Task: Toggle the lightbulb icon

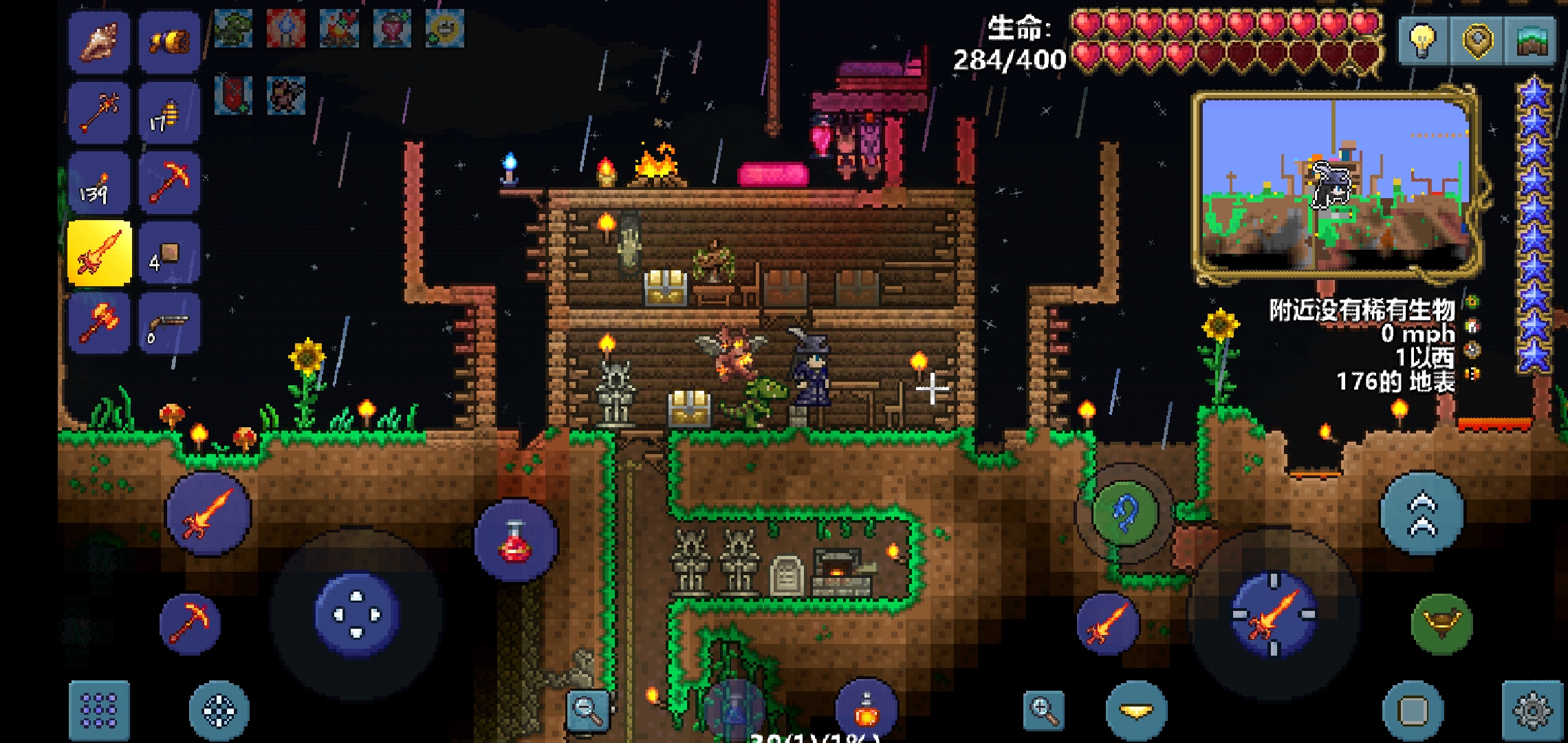Action: coord(1423,40)
